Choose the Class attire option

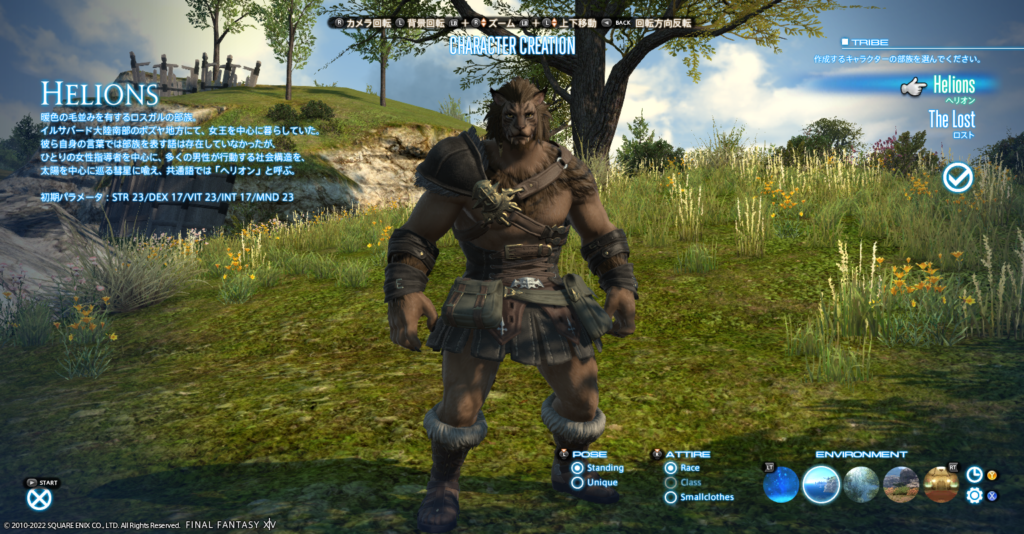(670, 483)
